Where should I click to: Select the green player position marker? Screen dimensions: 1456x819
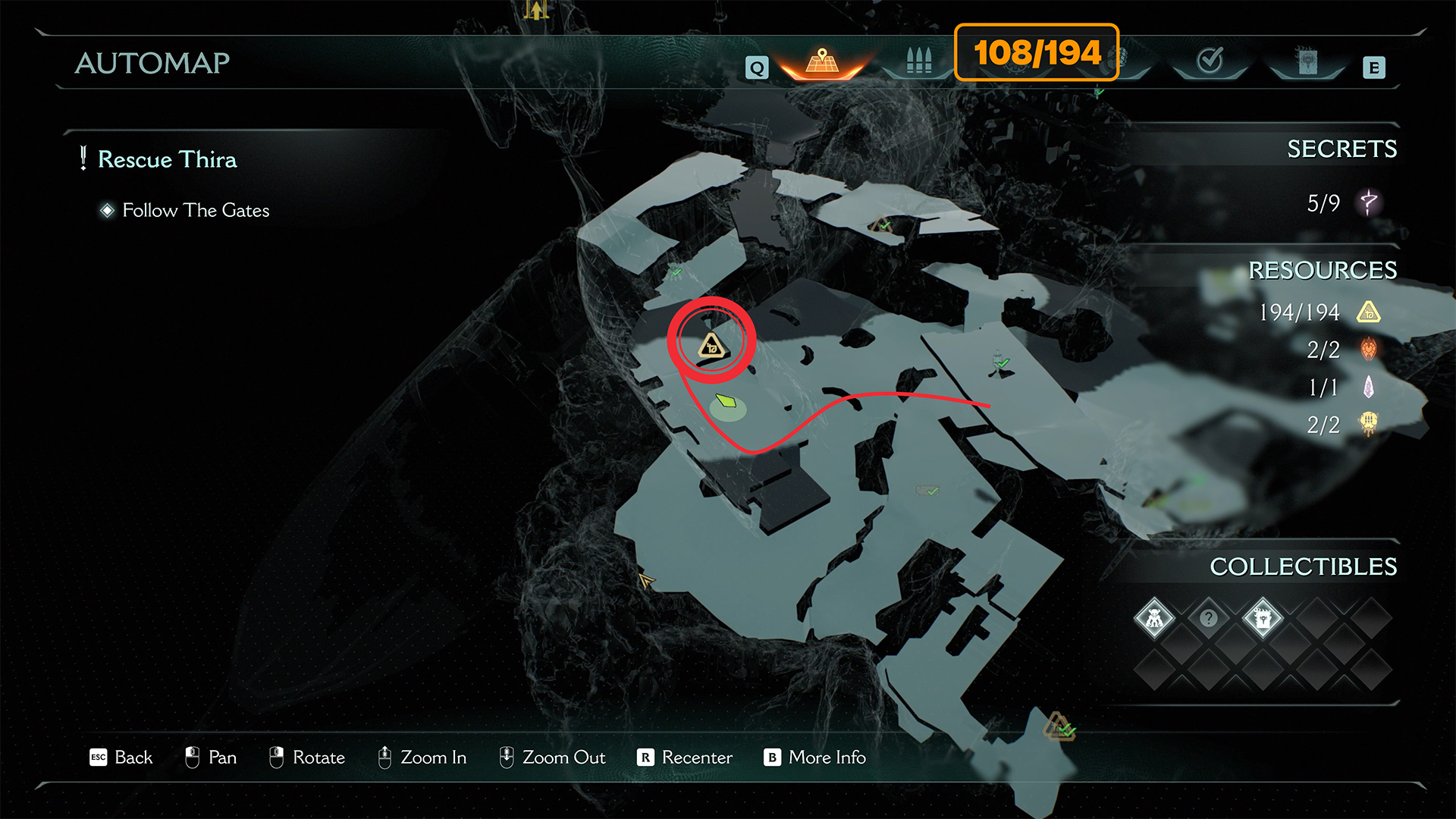coord(726,400)
